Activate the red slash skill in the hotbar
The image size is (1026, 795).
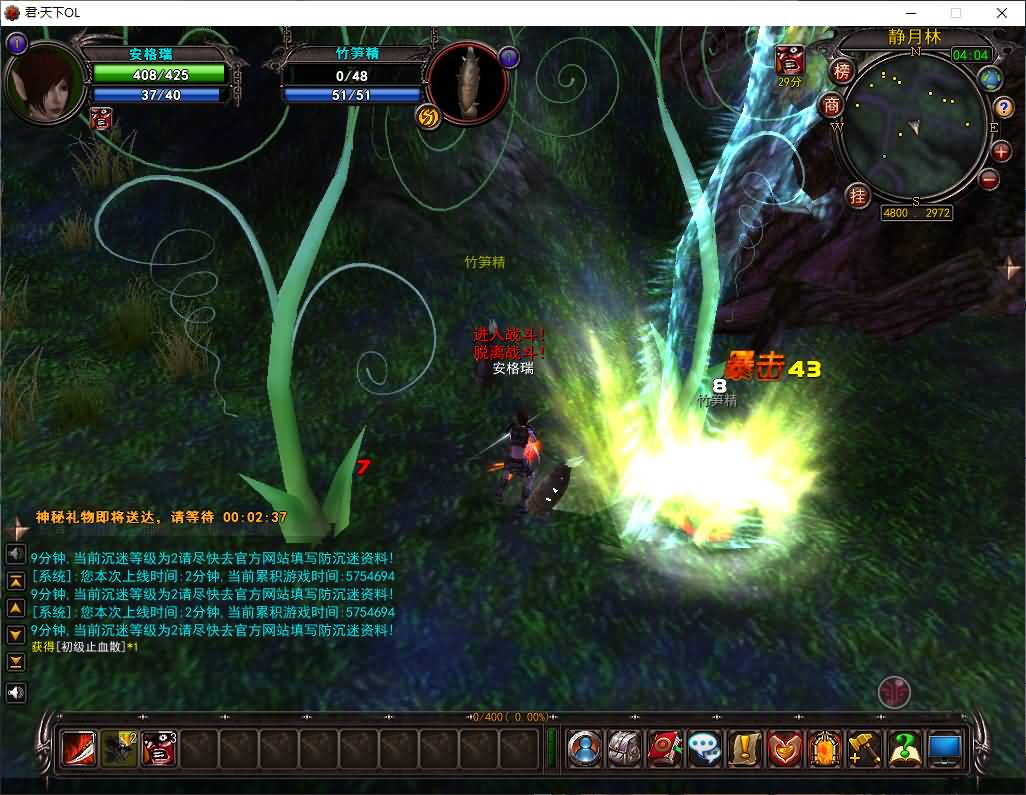click(x=79, y=748)
